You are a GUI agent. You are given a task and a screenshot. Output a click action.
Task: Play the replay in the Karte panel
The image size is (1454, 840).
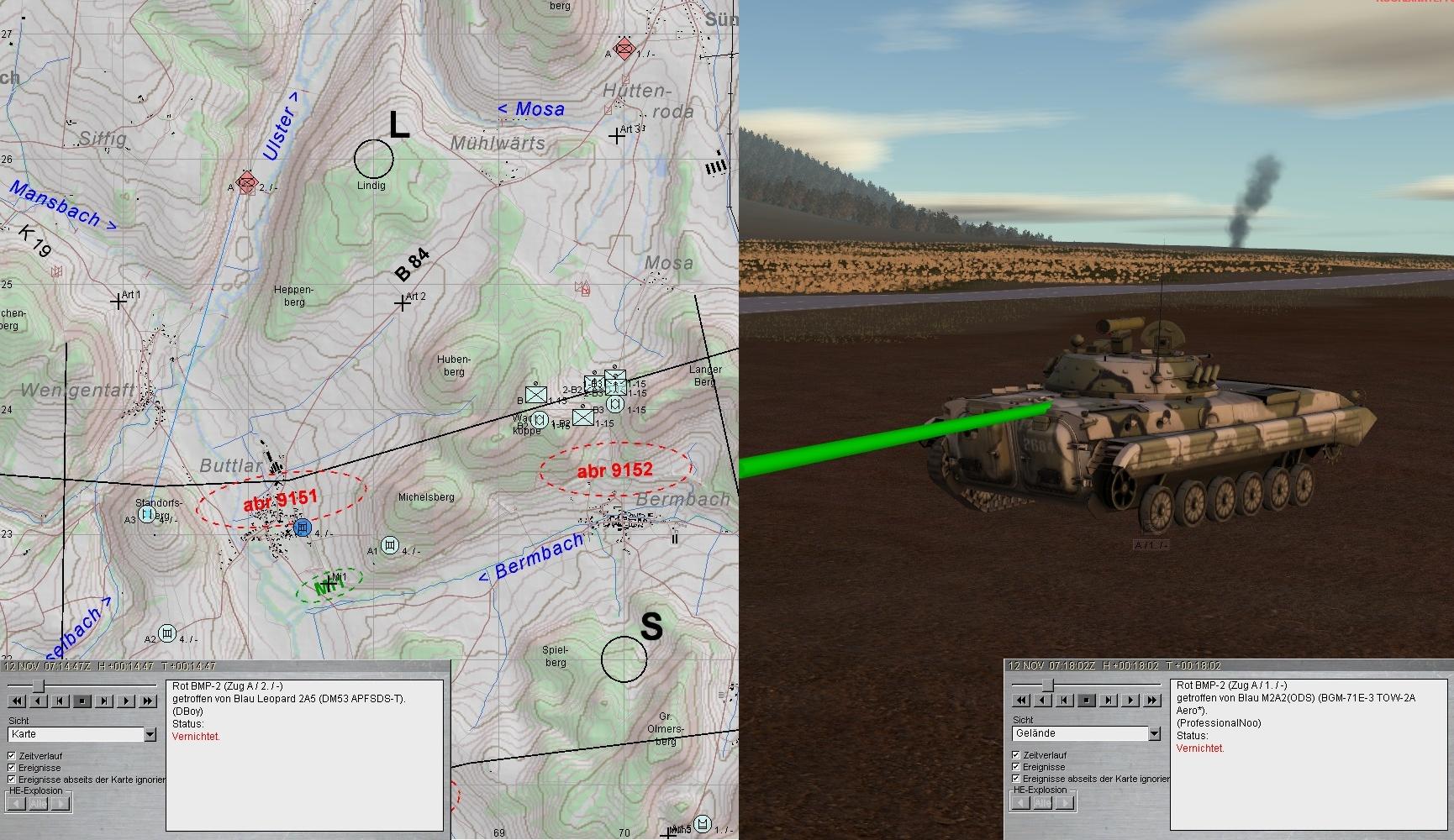[126, 701]
